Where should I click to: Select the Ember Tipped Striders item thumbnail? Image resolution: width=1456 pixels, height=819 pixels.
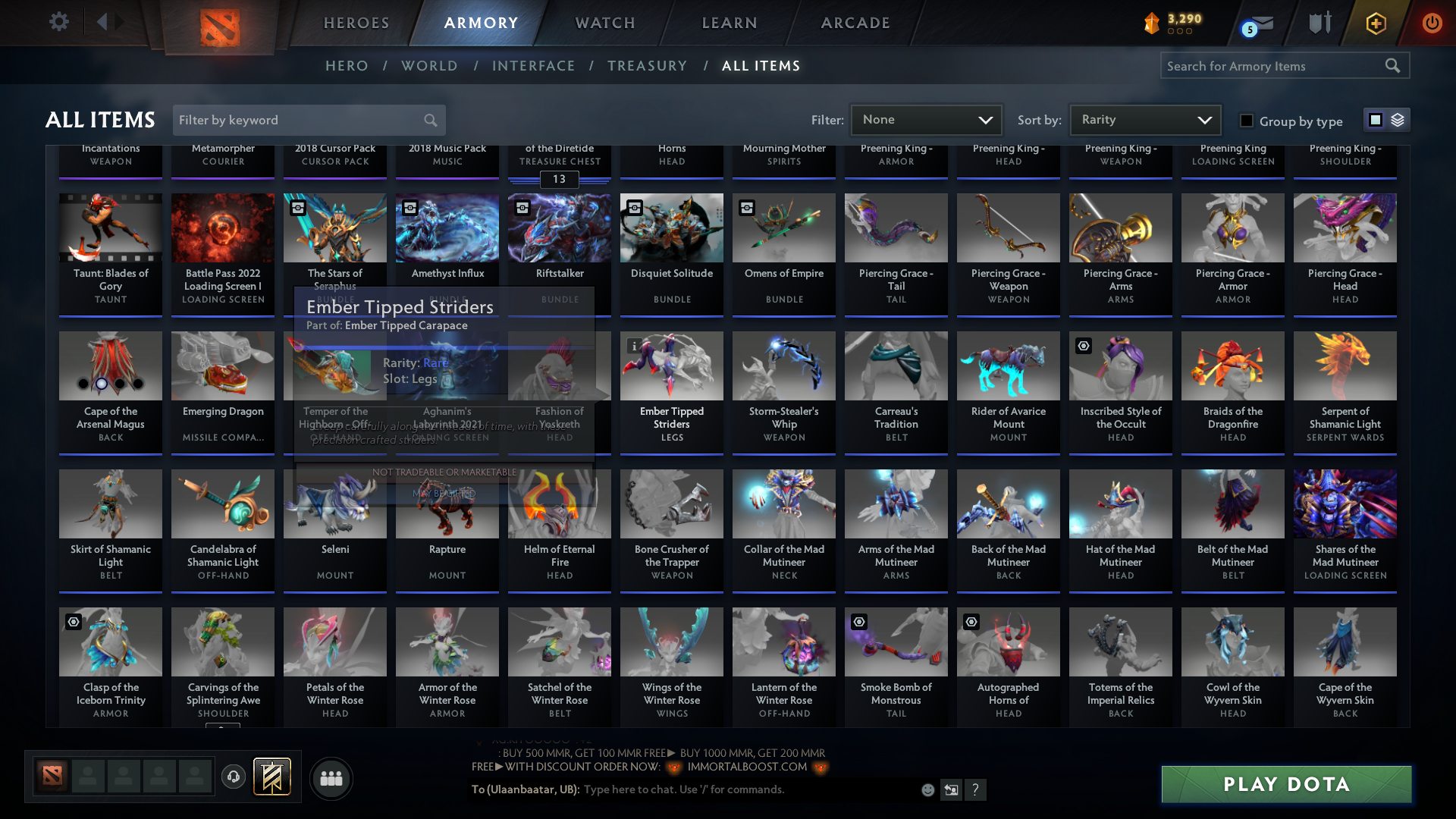[x=671, y=366]
